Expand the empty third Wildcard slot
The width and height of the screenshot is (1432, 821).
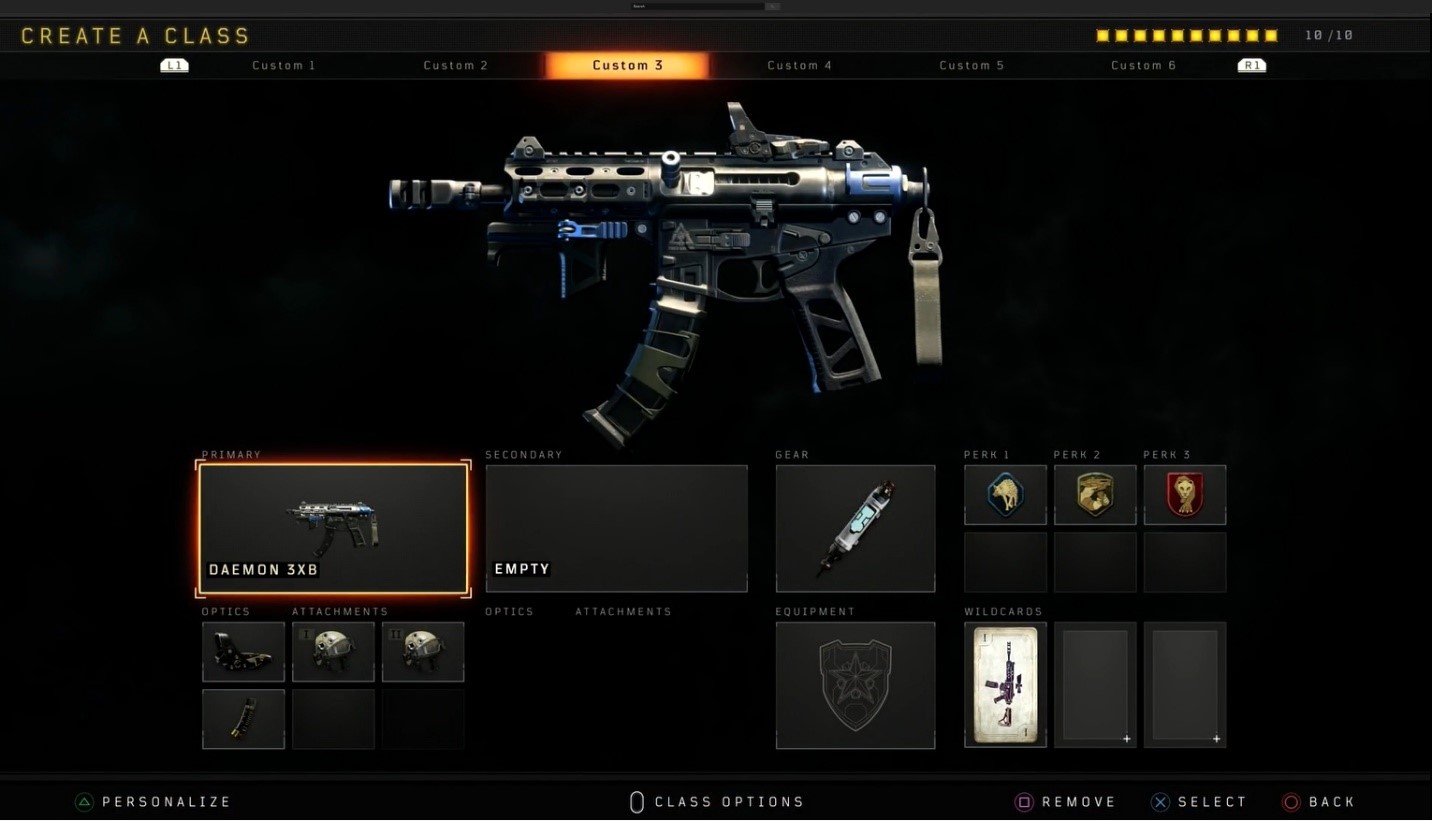pyautogui.click(x=1185, y=684)
